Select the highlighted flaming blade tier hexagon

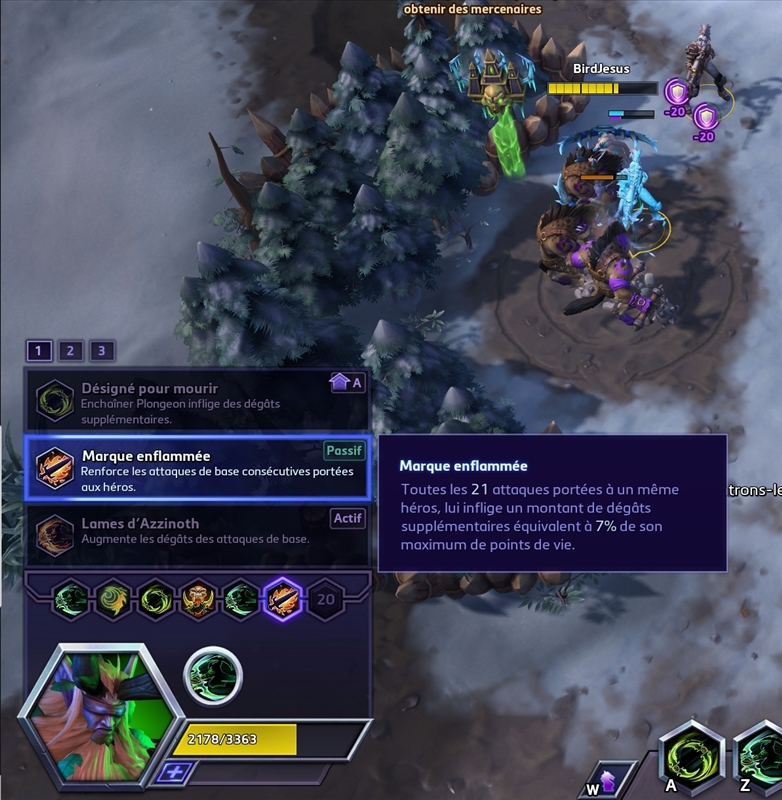tap(283, 600)
